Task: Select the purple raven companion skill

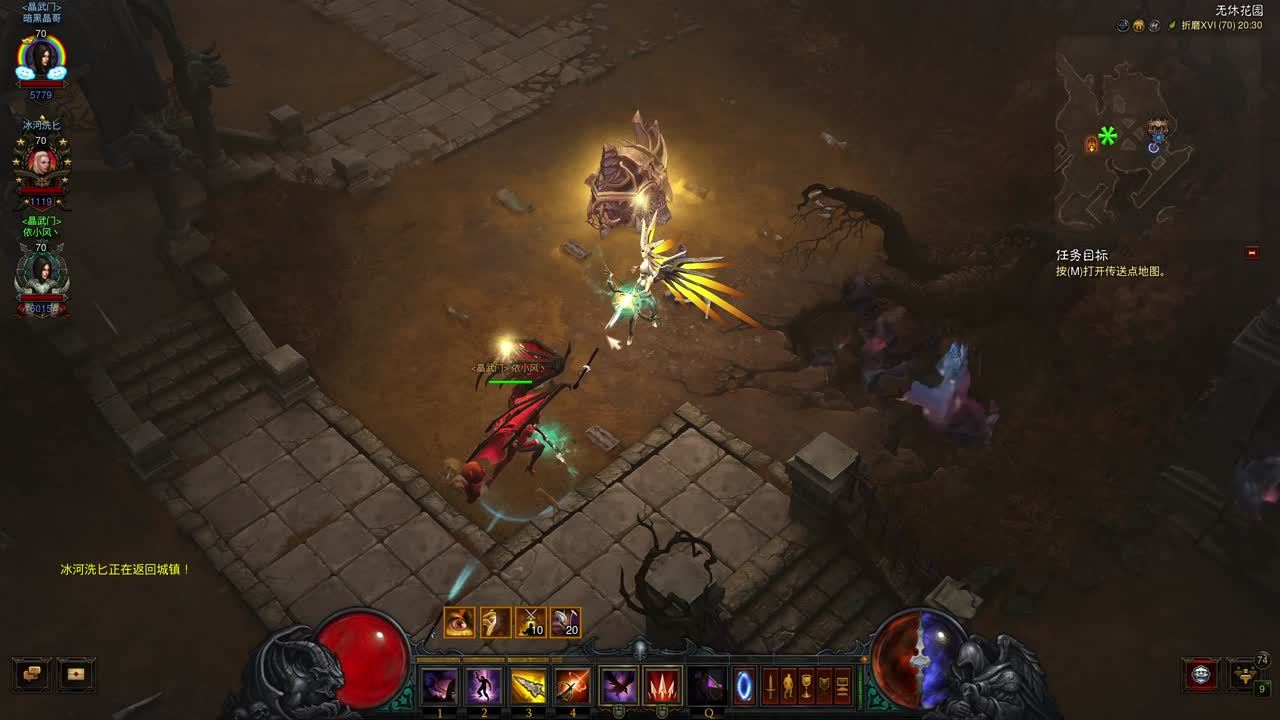Action: 618,686
